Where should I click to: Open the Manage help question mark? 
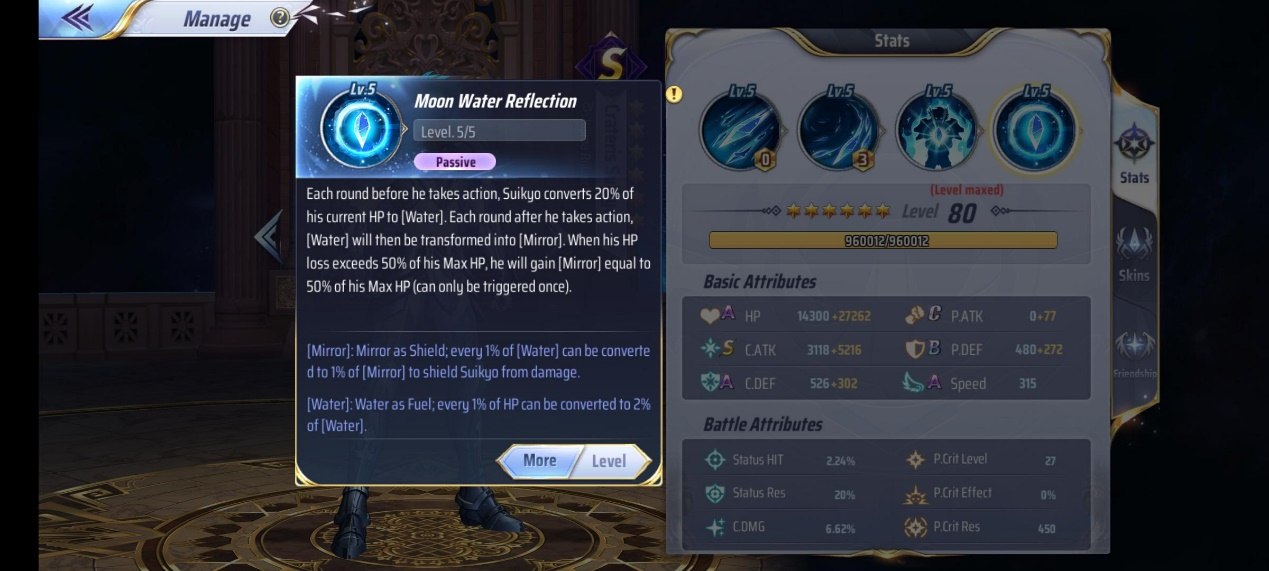point(280,18)
